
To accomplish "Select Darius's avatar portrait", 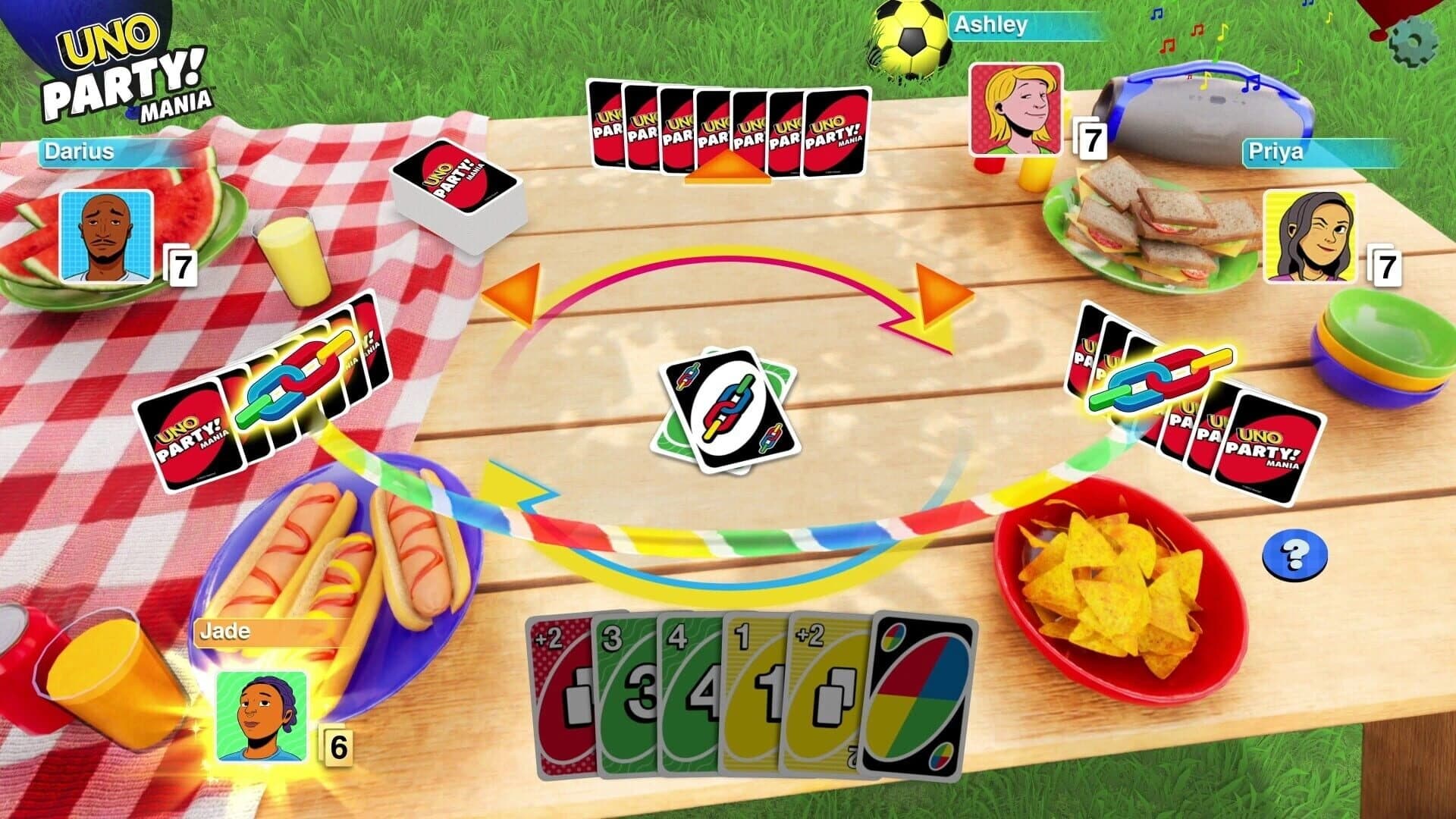I will point(106,235).
